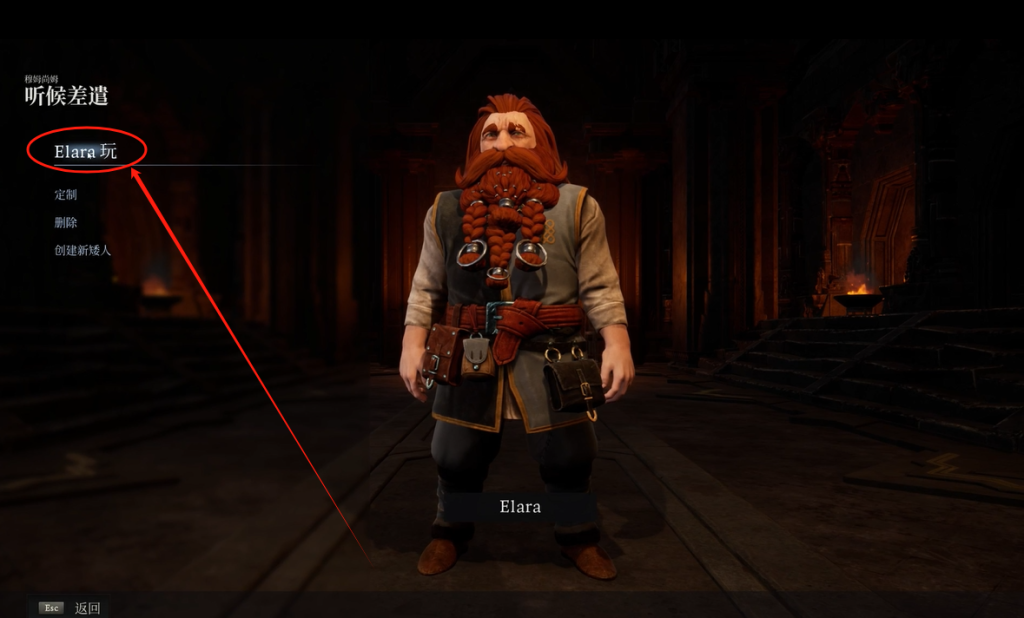The height and width of the screenshot is (618, 1024).
Task: Choose 删除 to delete the dwarf
Action: (66, 222)
